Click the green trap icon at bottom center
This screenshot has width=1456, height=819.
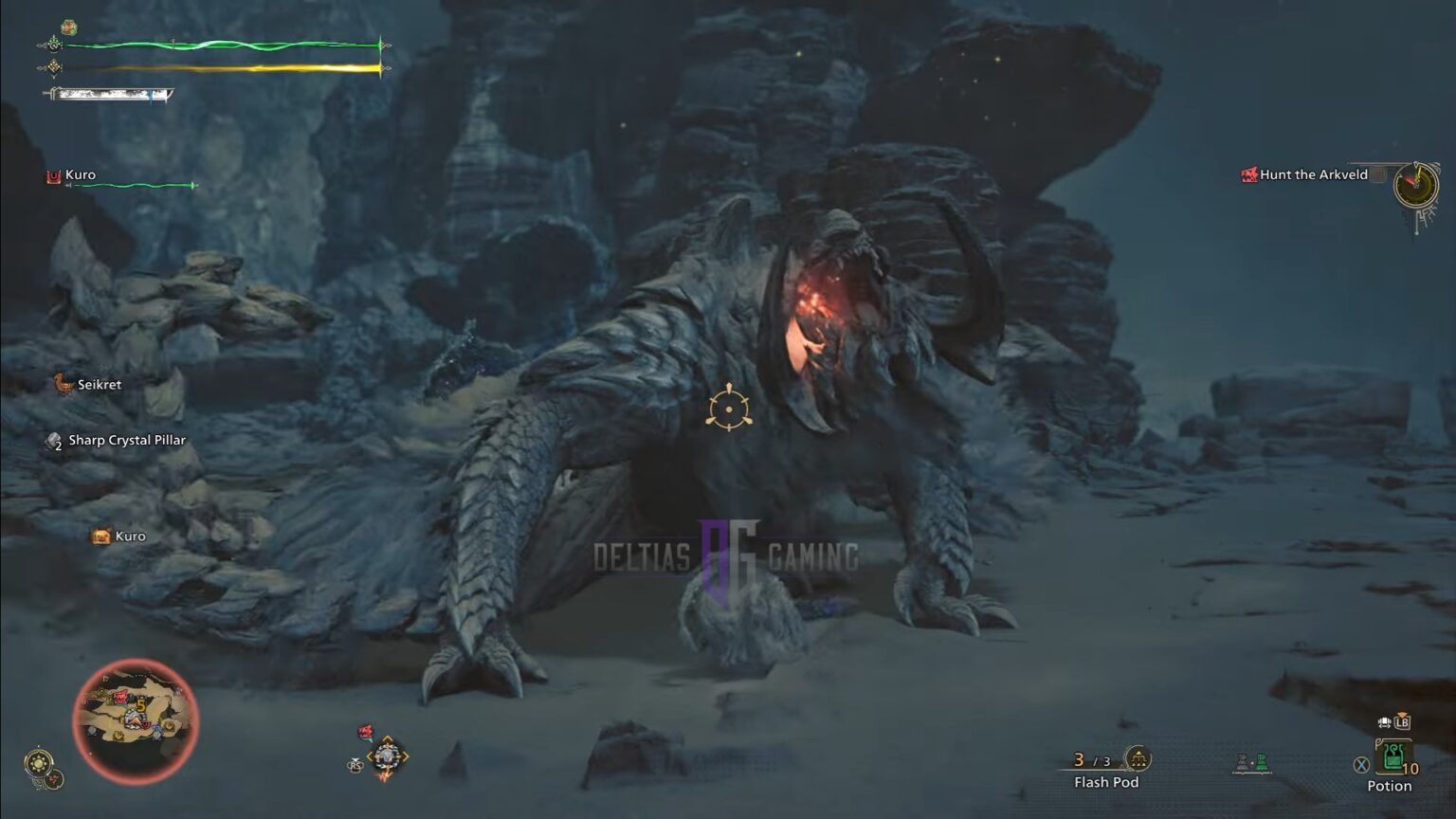click(x=1261, y=761)
